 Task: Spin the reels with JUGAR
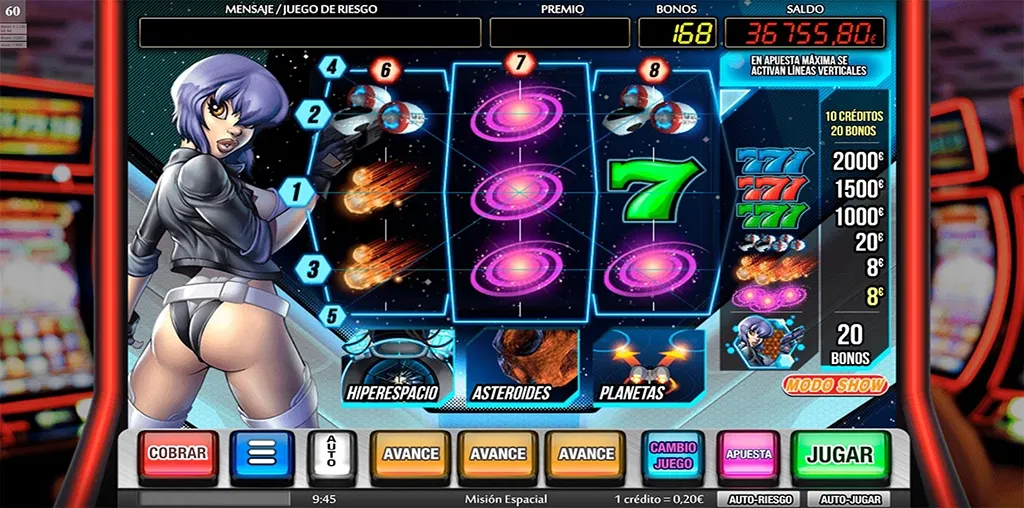839,456
